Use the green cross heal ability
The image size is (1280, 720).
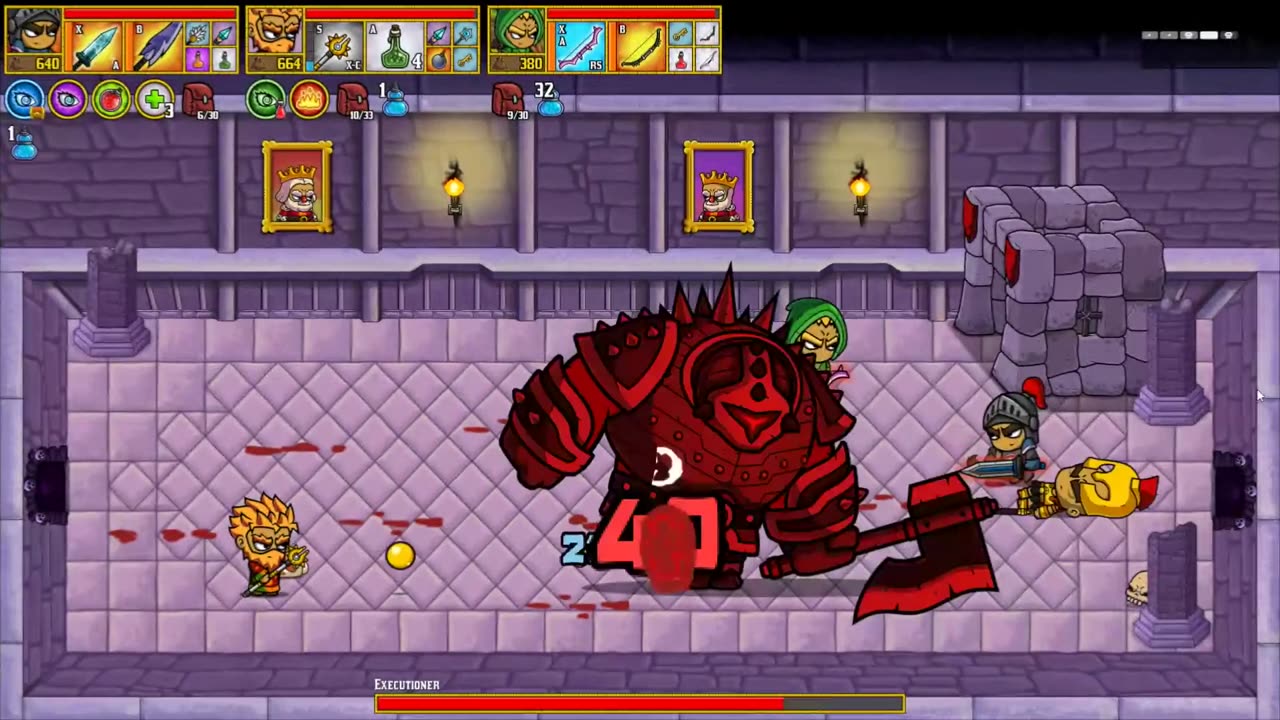[x=154, y=100]
